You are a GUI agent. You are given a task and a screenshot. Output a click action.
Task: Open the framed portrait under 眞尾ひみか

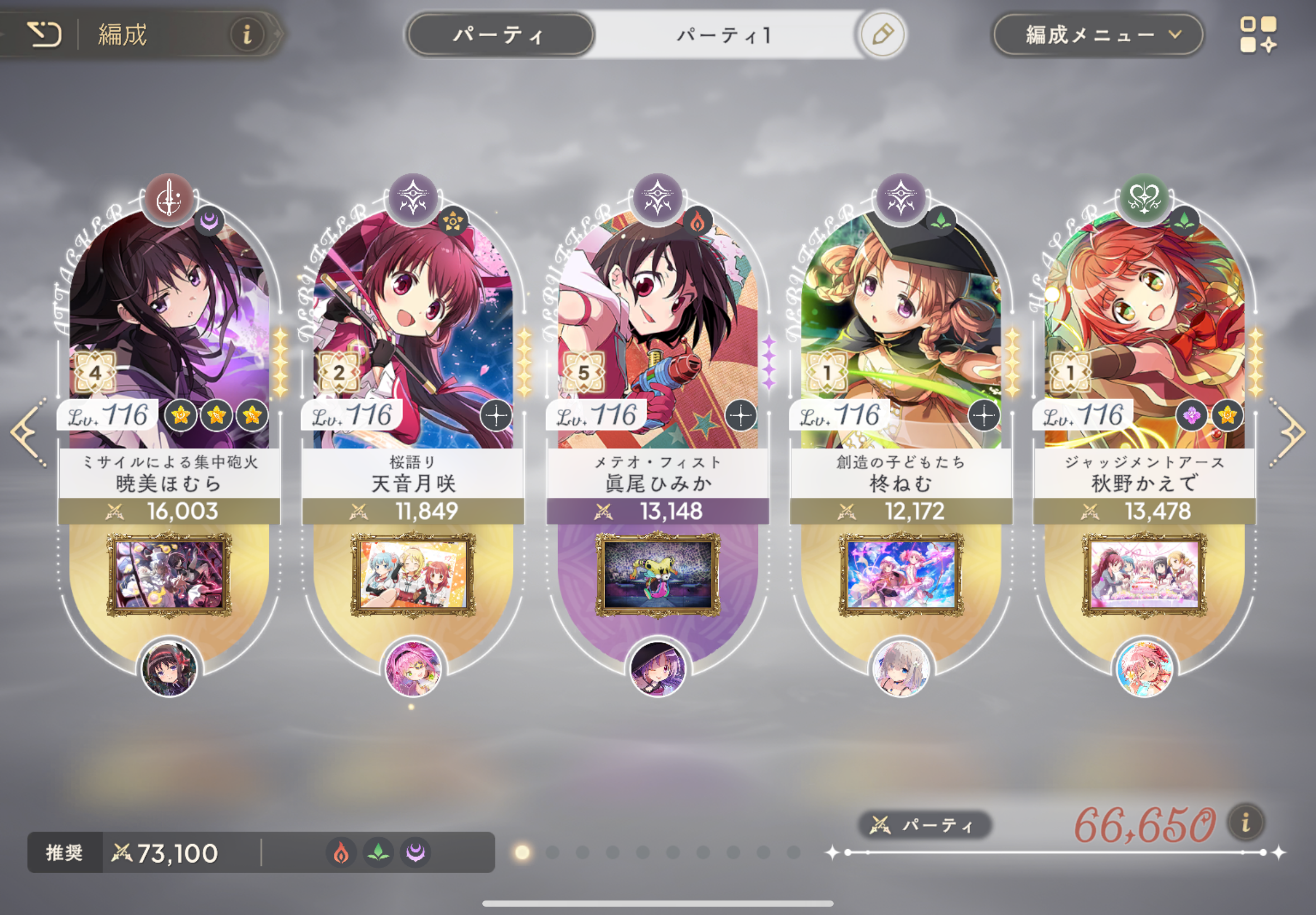pos(657,575)
